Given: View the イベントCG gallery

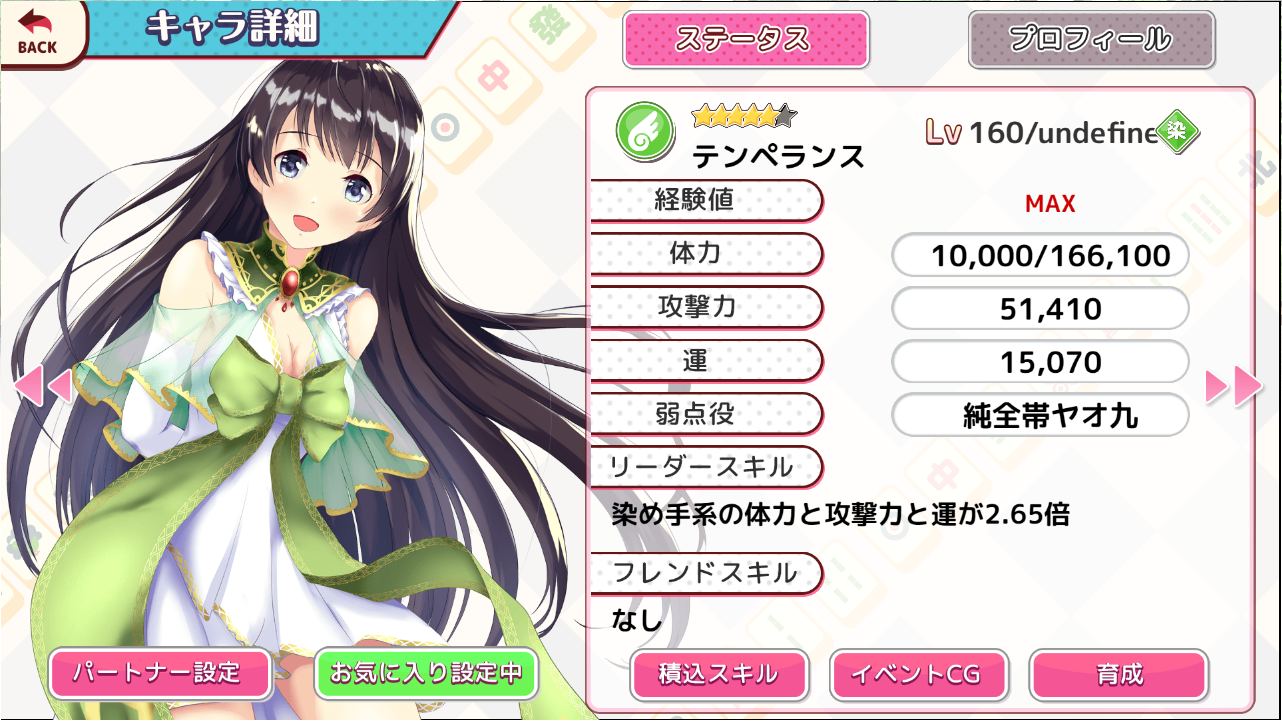Looking at the screenshot, I should click(x=917, y=675).
